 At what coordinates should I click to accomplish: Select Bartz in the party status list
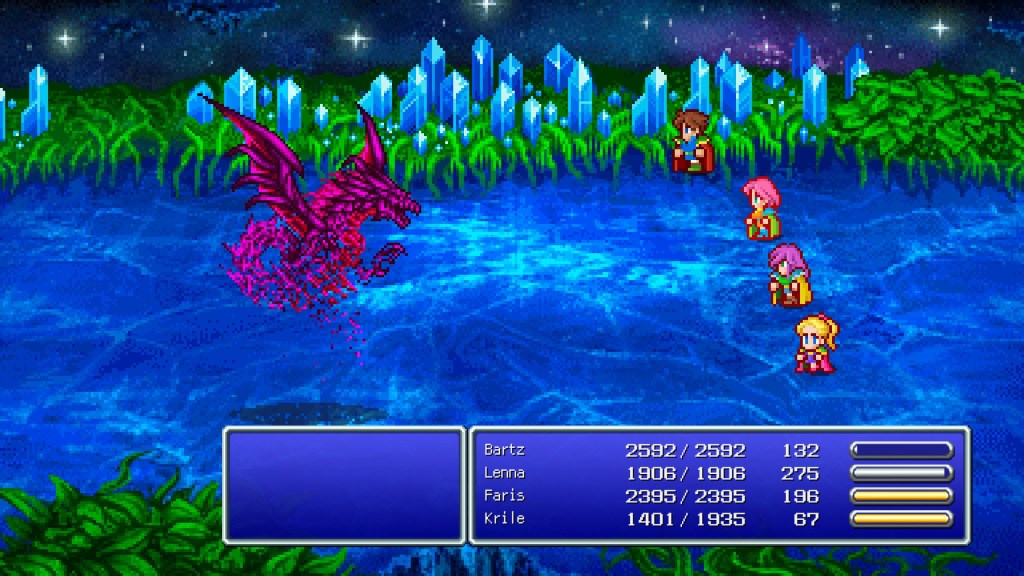click(x=504, y=450)
